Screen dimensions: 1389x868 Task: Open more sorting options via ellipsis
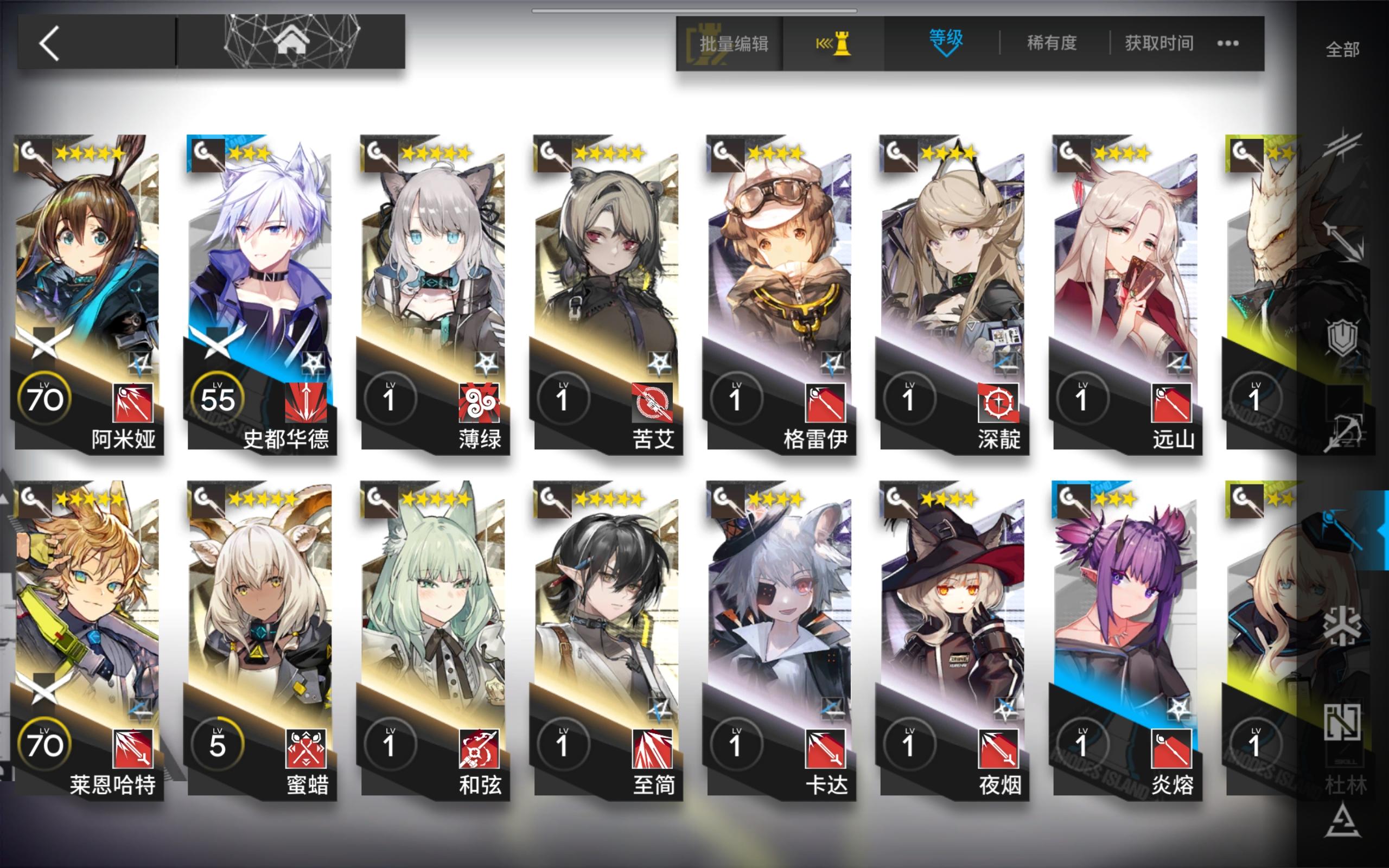(1228, 43)
